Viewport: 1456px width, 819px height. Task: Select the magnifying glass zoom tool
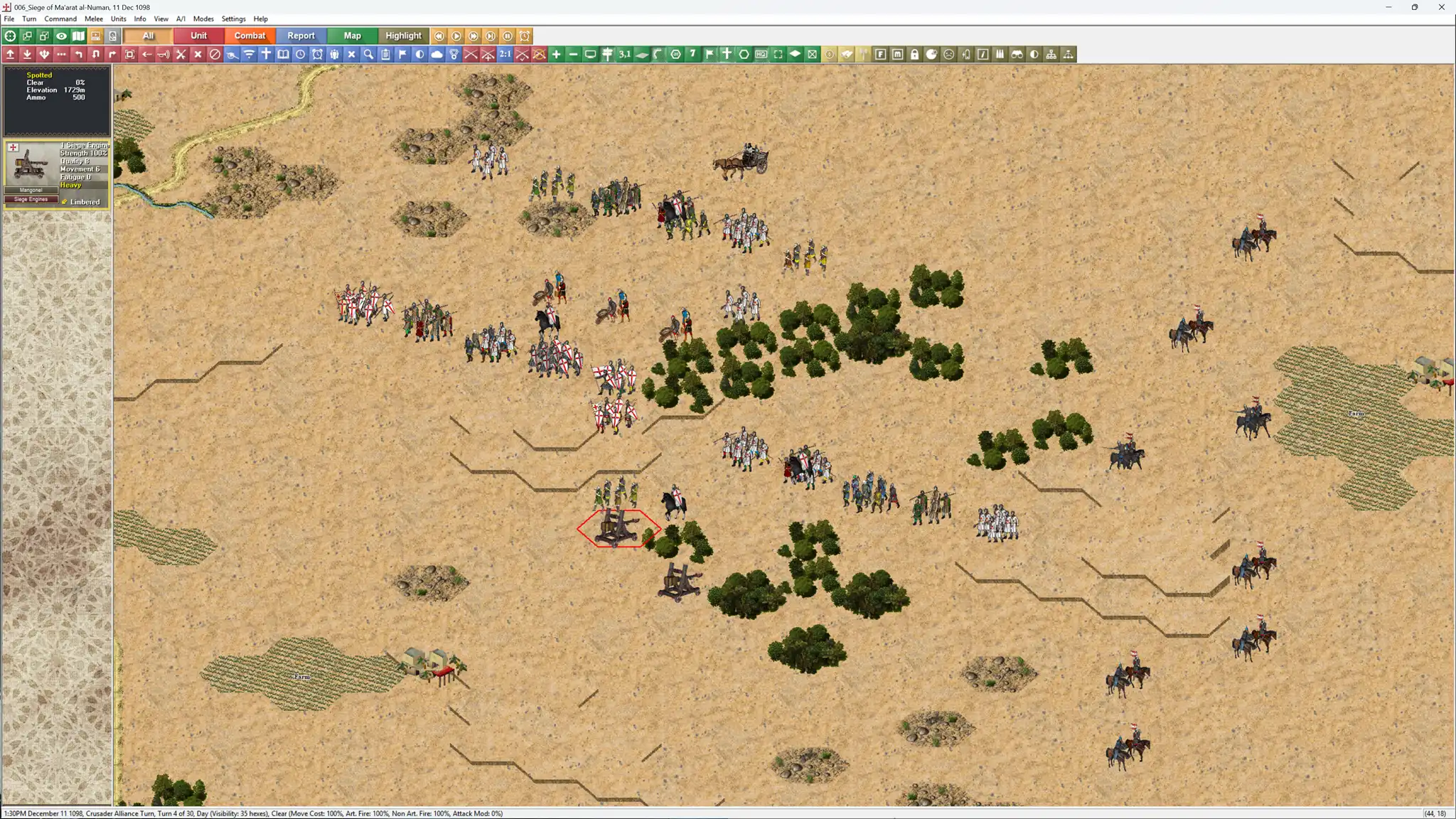[368, 54]
